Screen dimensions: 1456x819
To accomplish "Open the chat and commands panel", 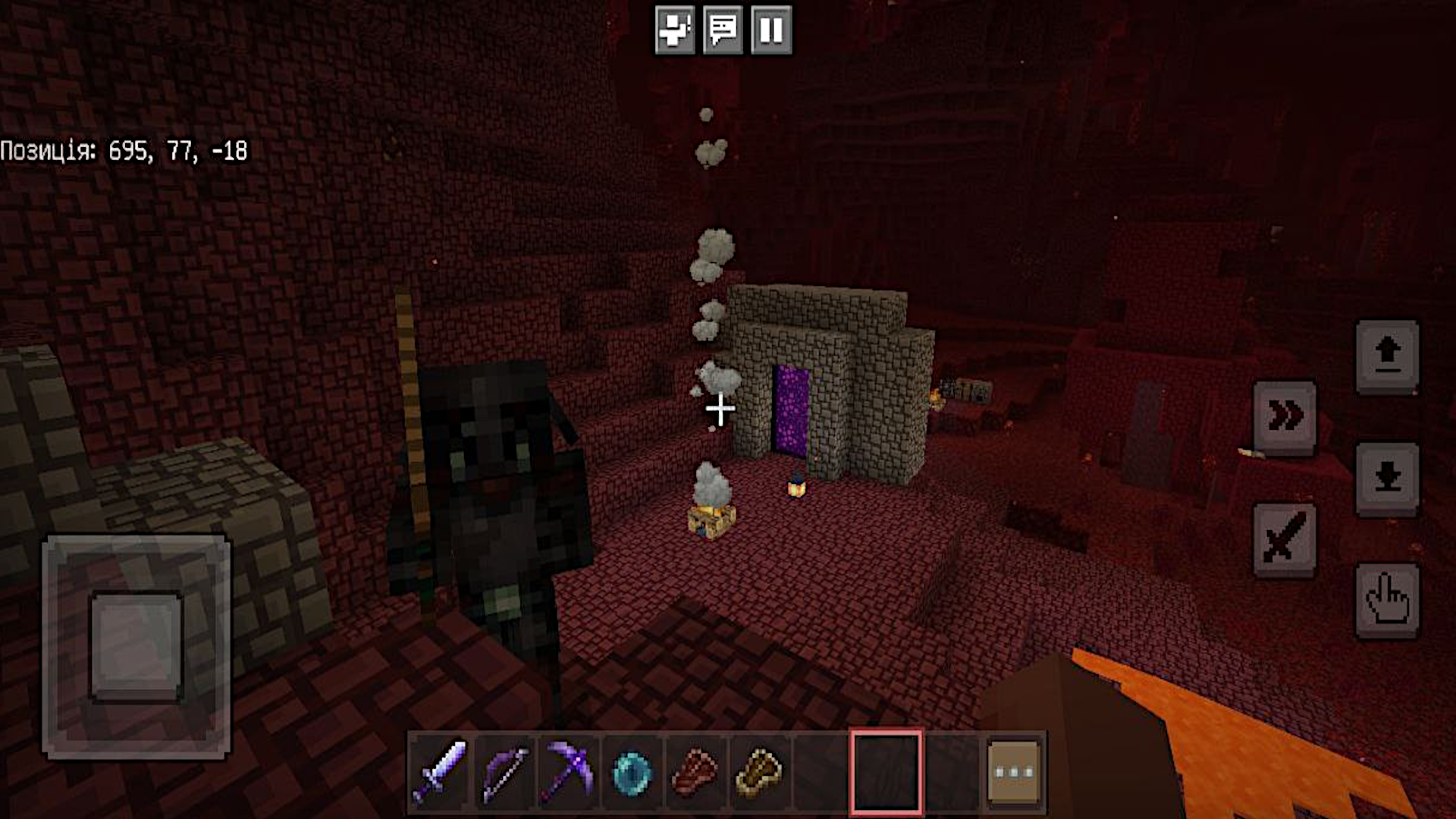I will [x=724, y=30].
